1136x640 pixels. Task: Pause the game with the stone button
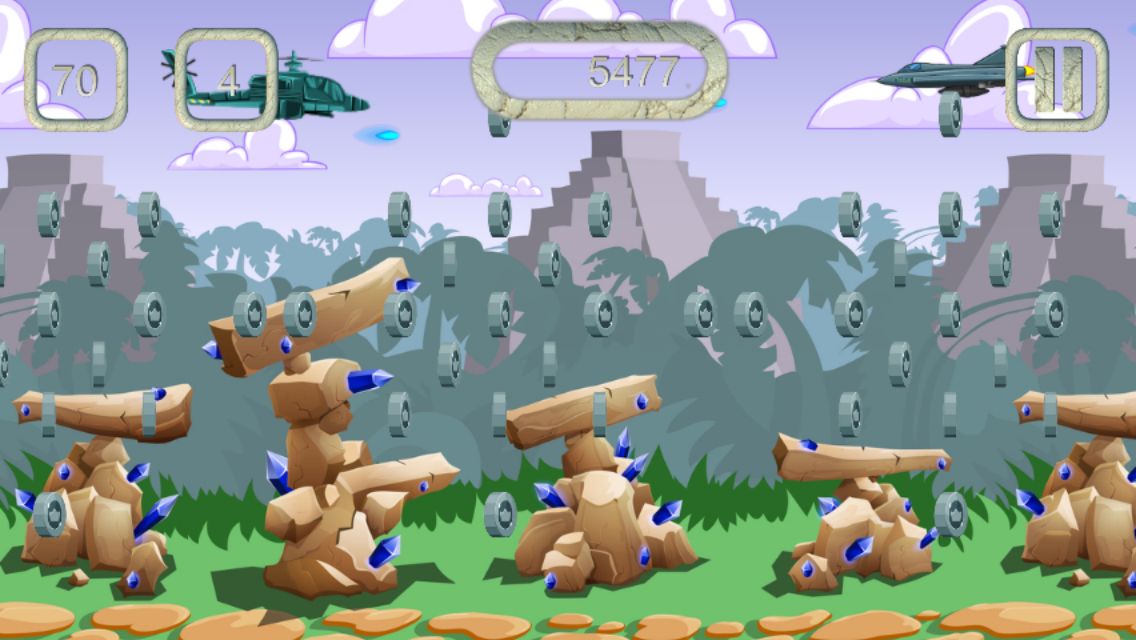[x=1057, y=79]
